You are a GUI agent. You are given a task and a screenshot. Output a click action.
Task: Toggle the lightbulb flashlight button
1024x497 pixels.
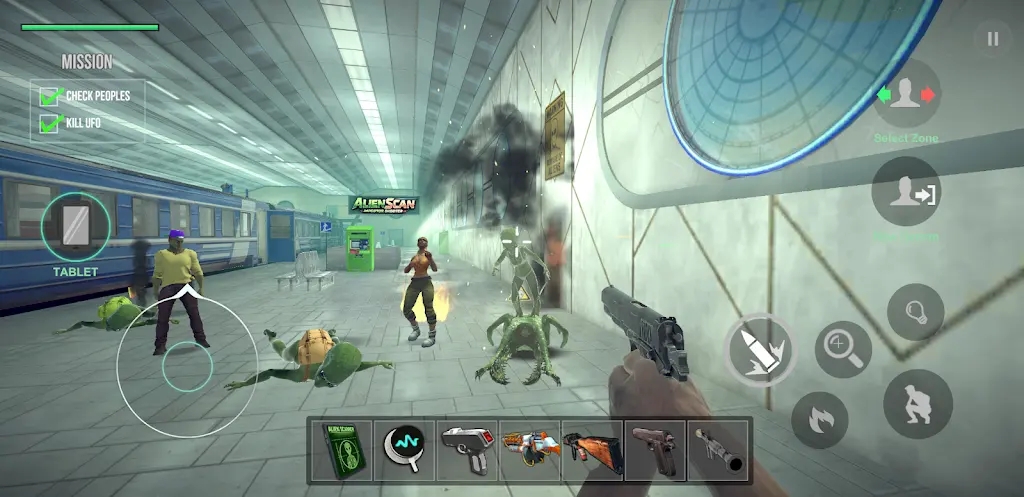coord(915,312)
